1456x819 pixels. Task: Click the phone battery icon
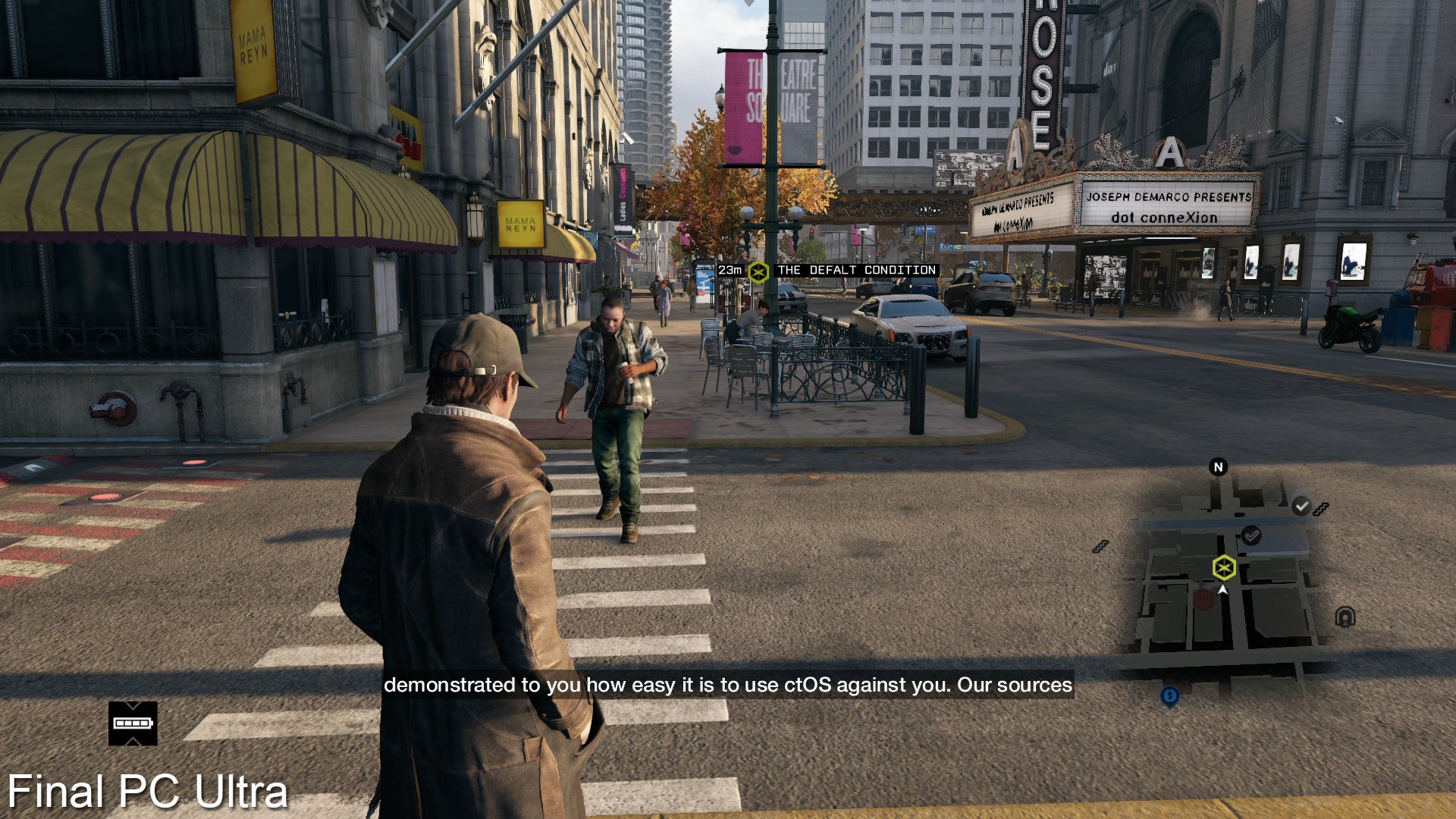(133, 723)
